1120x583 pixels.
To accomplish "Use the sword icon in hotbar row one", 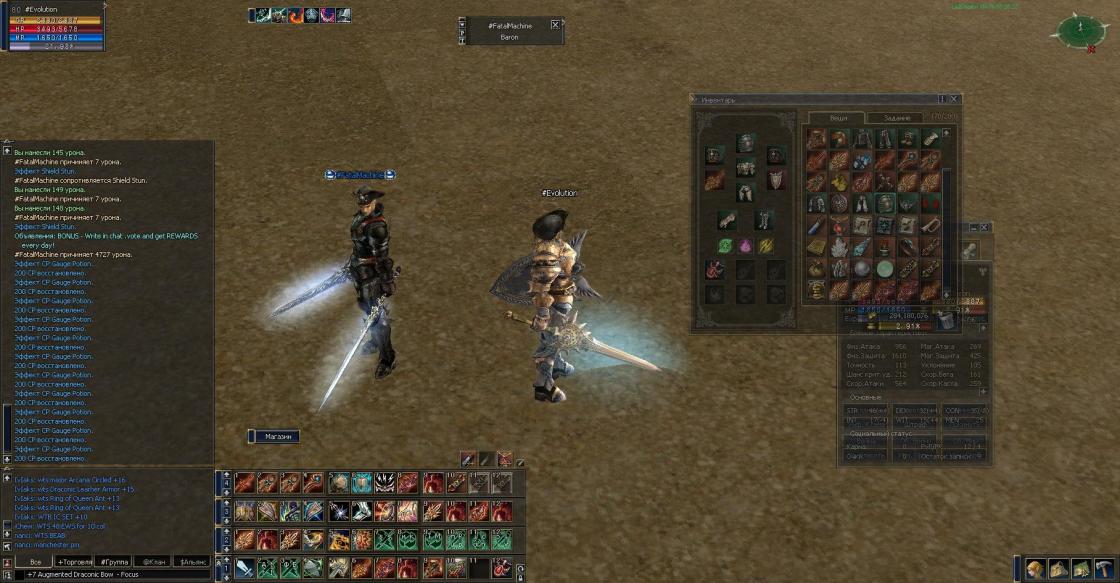I will [x=245, y=568].
